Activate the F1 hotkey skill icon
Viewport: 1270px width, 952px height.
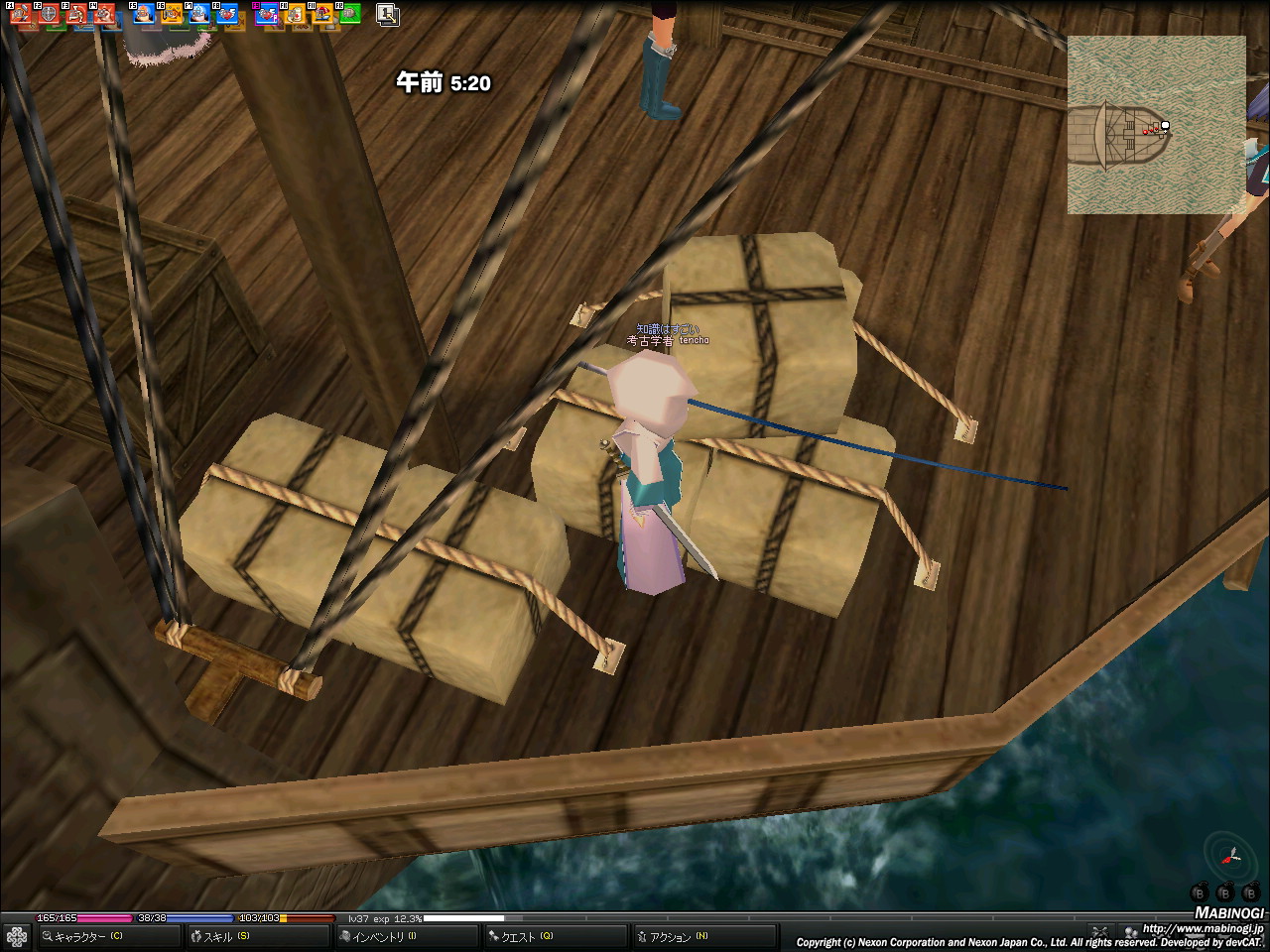click(20, 14)
